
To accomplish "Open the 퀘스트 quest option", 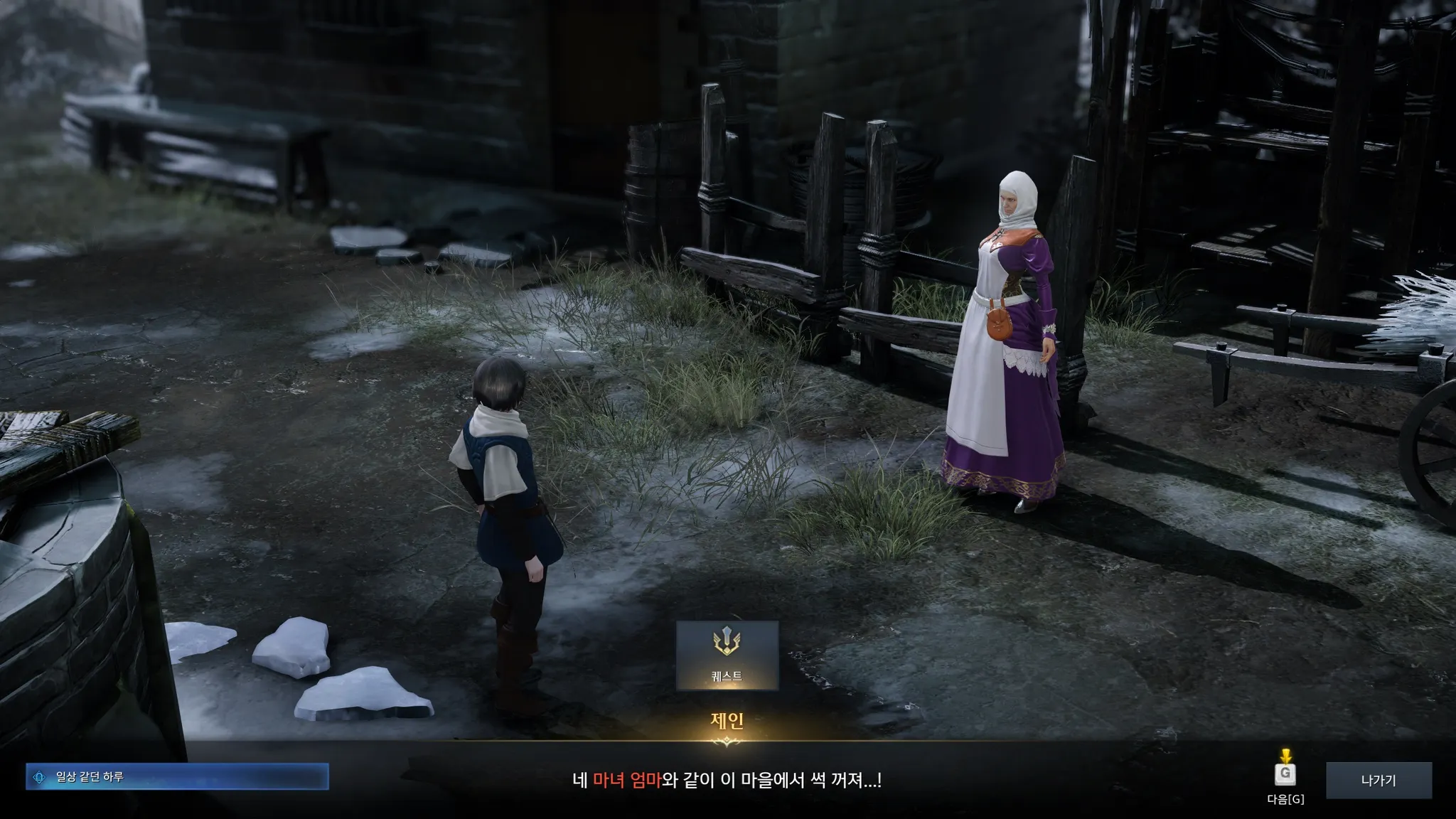I will pos(727,655).
